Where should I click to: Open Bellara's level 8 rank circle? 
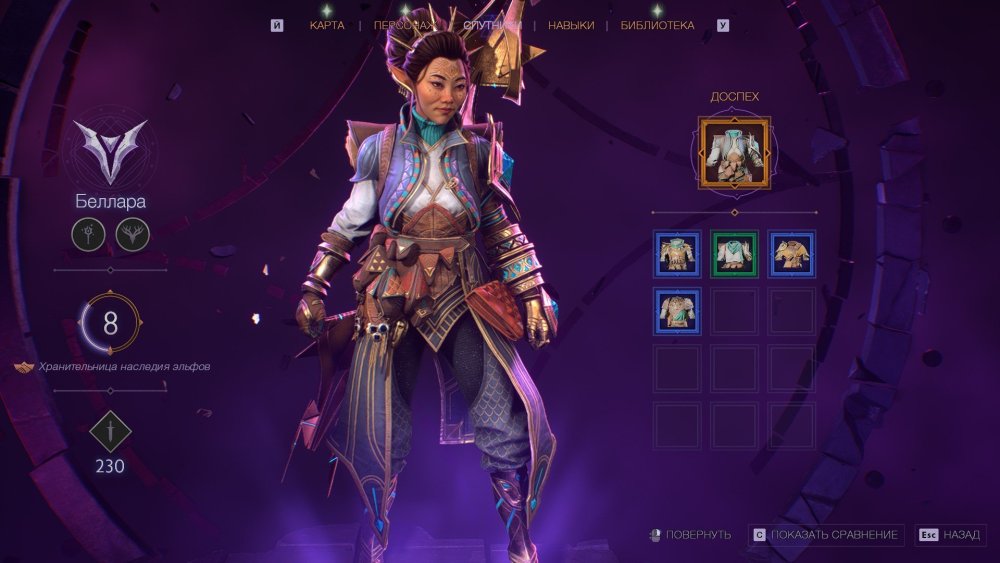(x=110, y=323)
